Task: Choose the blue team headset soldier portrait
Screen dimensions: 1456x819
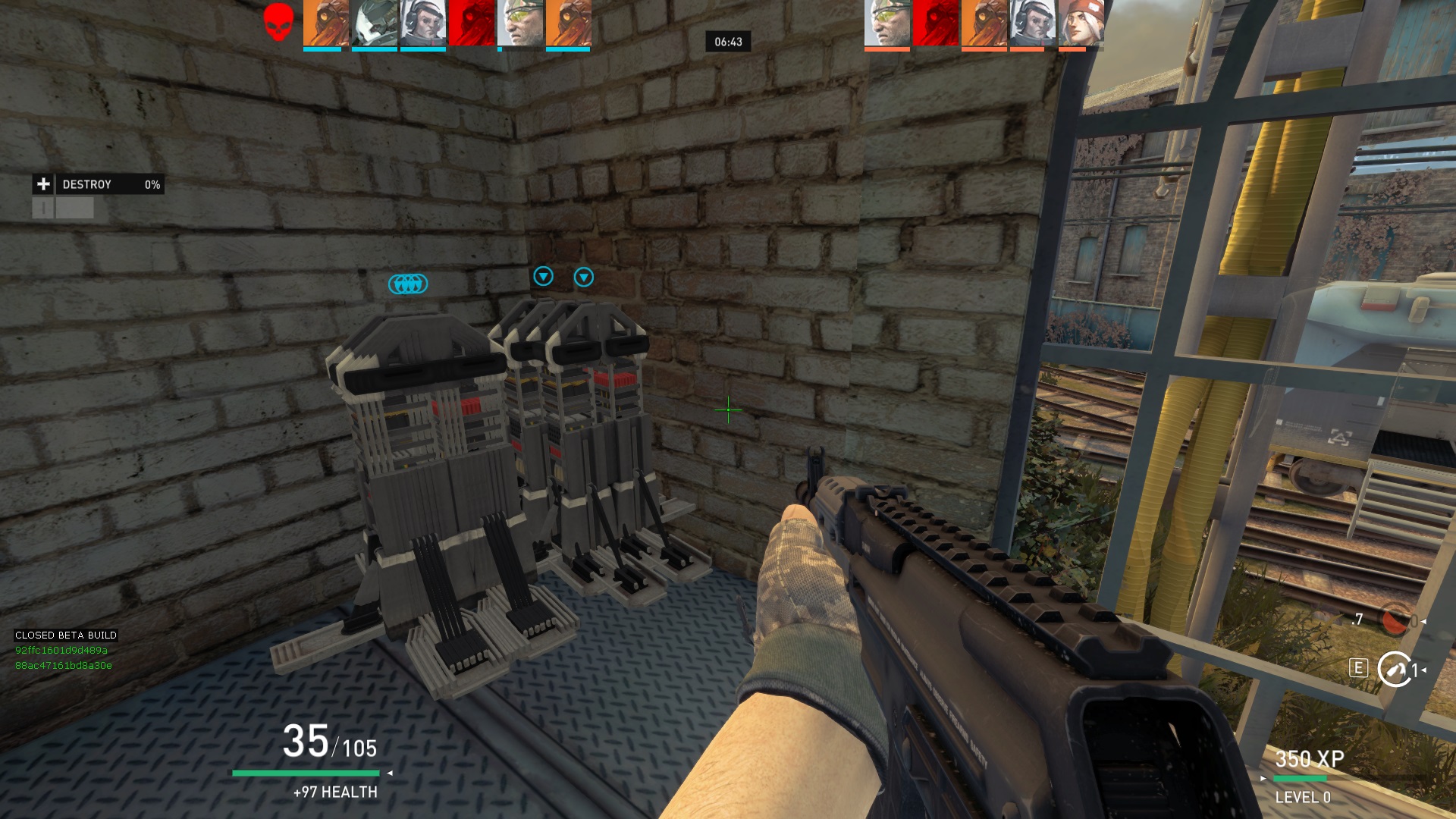Action: pyautogui.click(x=422, y=24)
